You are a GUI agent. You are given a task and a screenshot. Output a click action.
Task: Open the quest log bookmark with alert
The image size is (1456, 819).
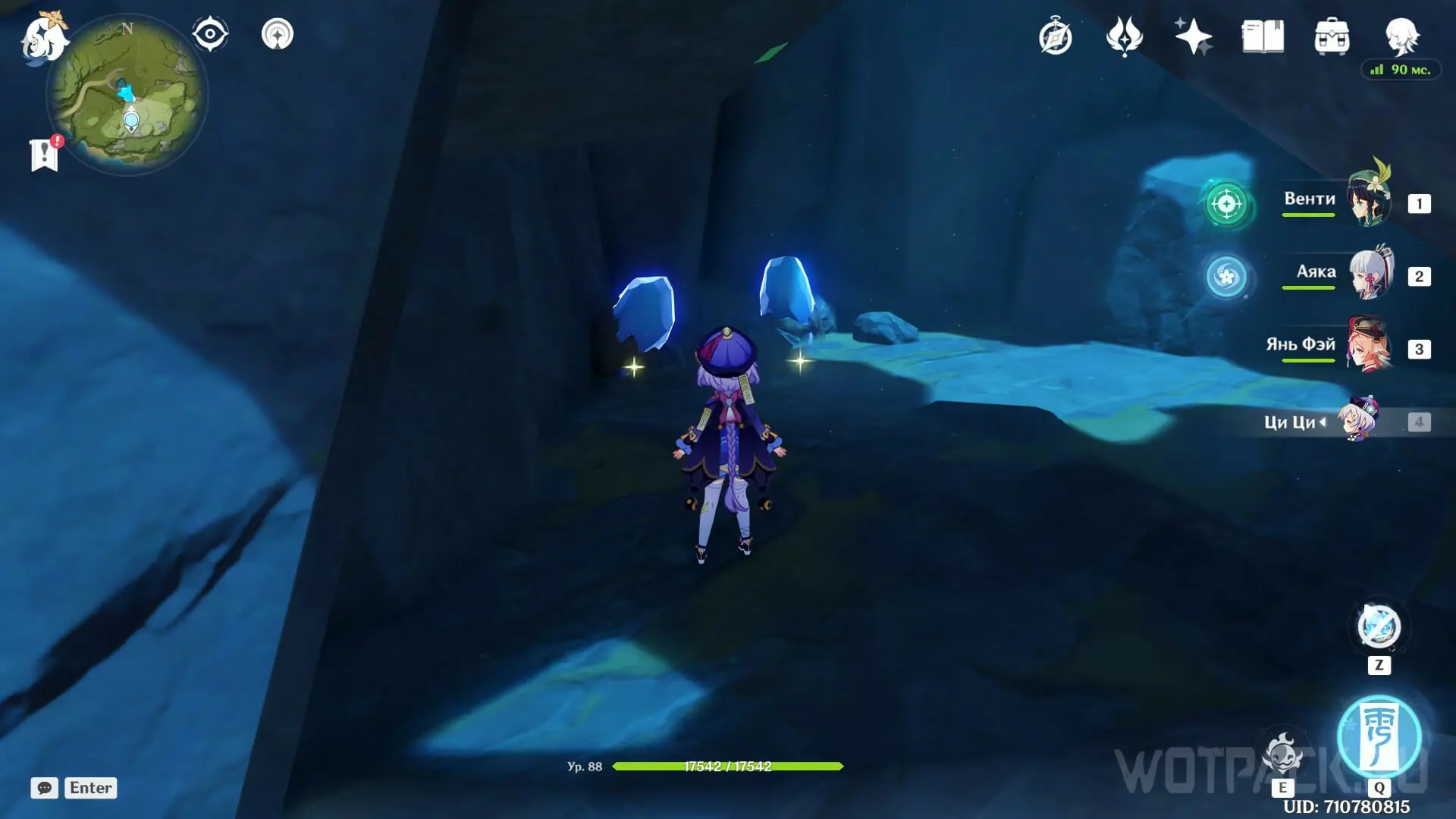45,154
